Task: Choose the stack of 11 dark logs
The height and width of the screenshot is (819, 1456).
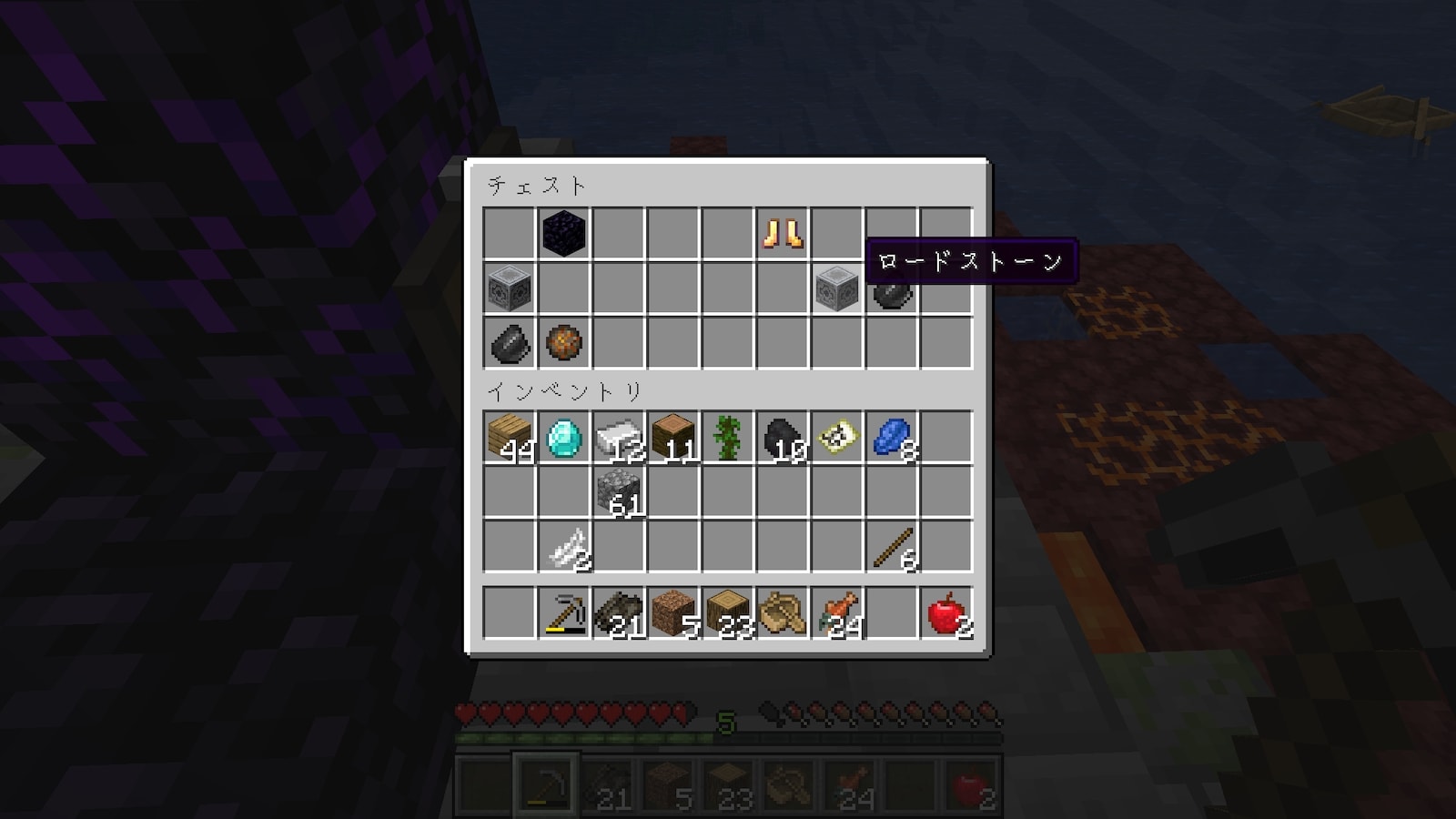Action: [x=672, y=438]
